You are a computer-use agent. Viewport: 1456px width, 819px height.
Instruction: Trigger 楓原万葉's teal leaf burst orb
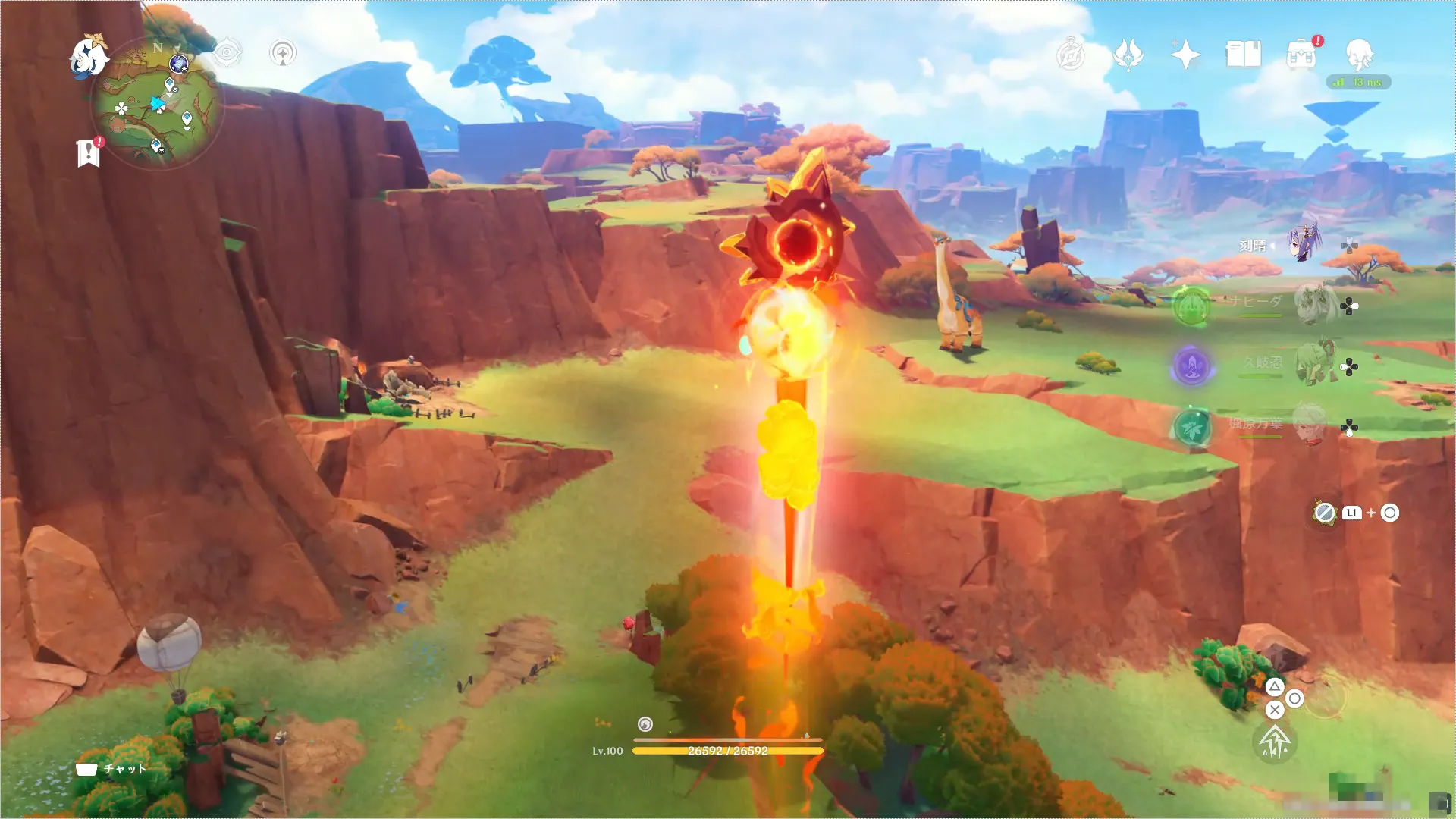coord(1192,428)
